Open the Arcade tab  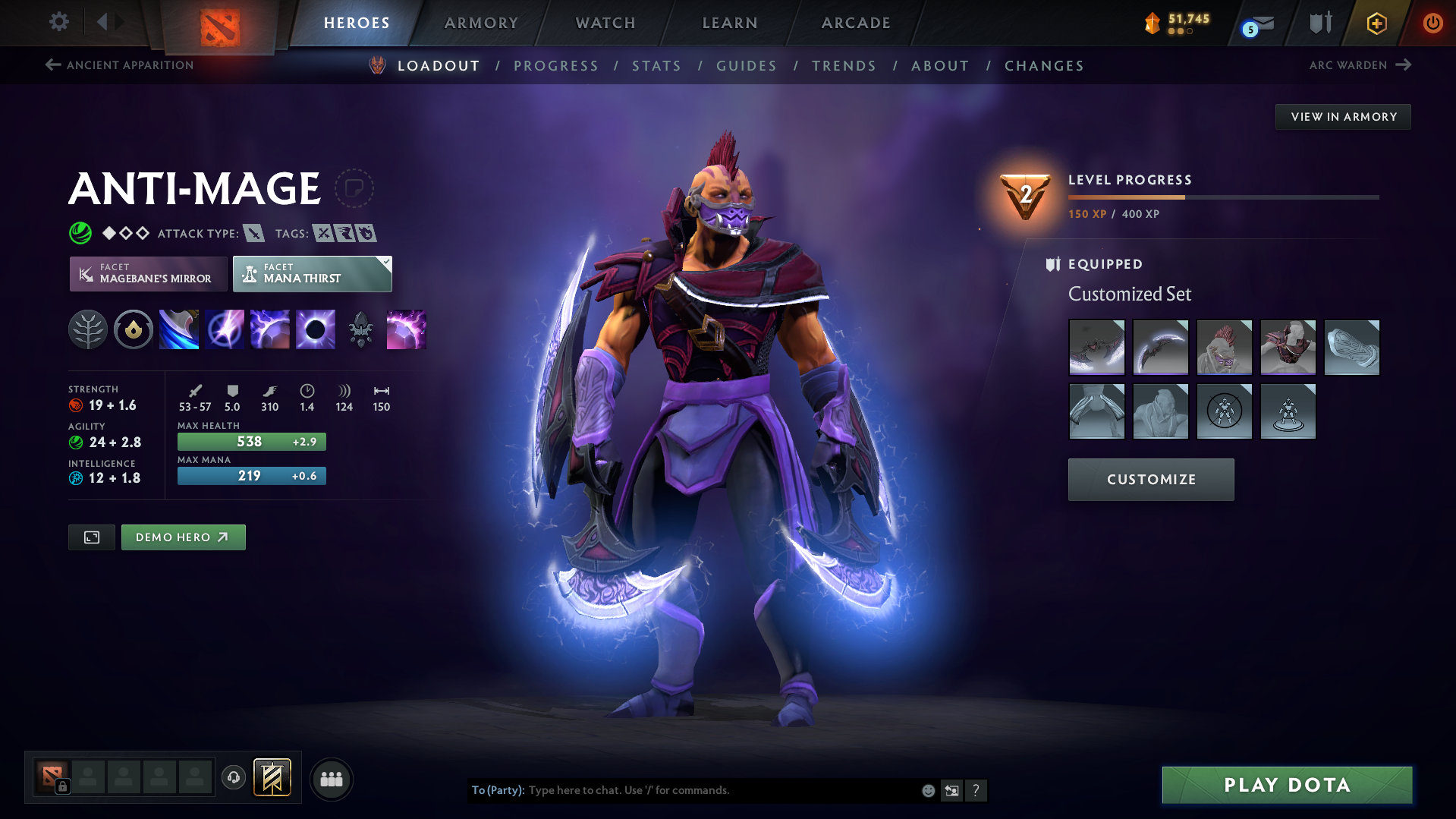tap(856, 23)
